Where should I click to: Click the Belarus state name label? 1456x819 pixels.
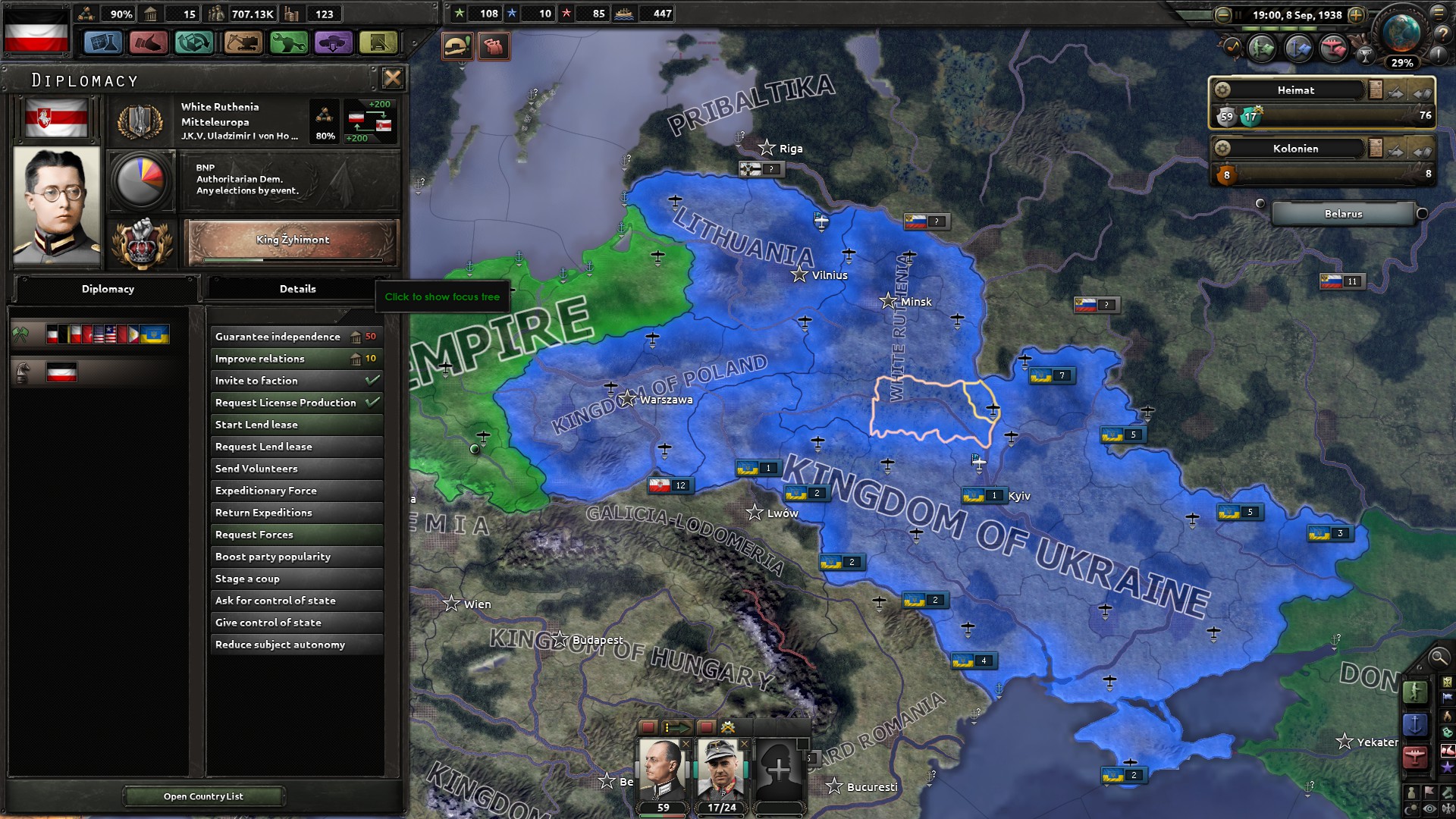click(1342, 214)
